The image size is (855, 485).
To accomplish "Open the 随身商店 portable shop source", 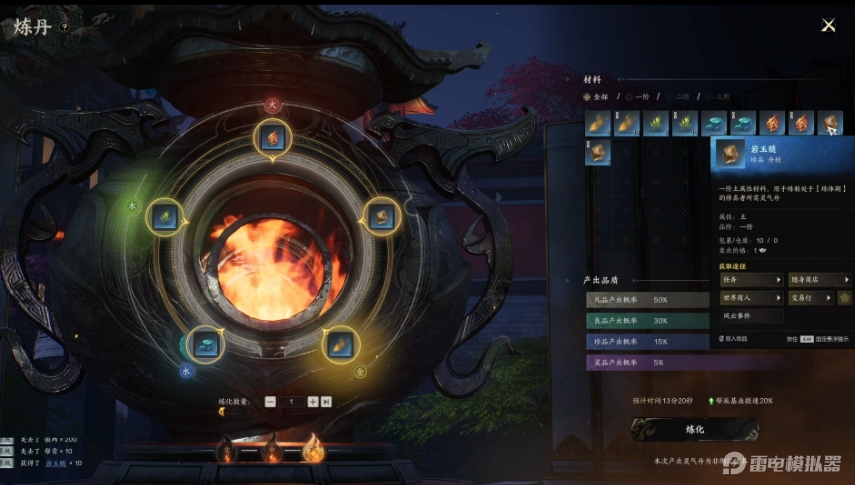I will (x=819, y=280).
